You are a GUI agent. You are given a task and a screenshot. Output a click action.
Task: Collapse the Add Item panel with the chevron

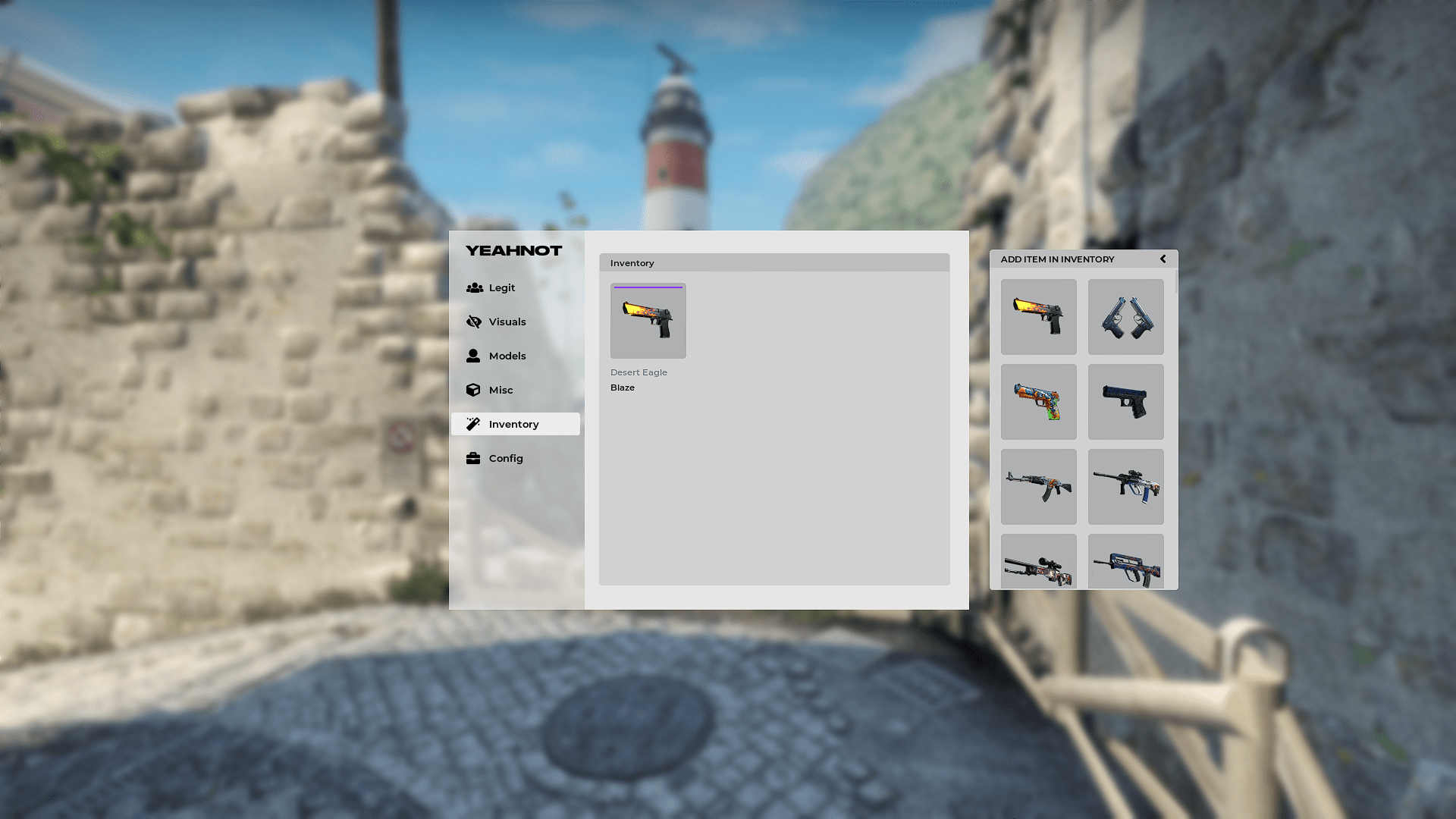tap(1163, 259)
